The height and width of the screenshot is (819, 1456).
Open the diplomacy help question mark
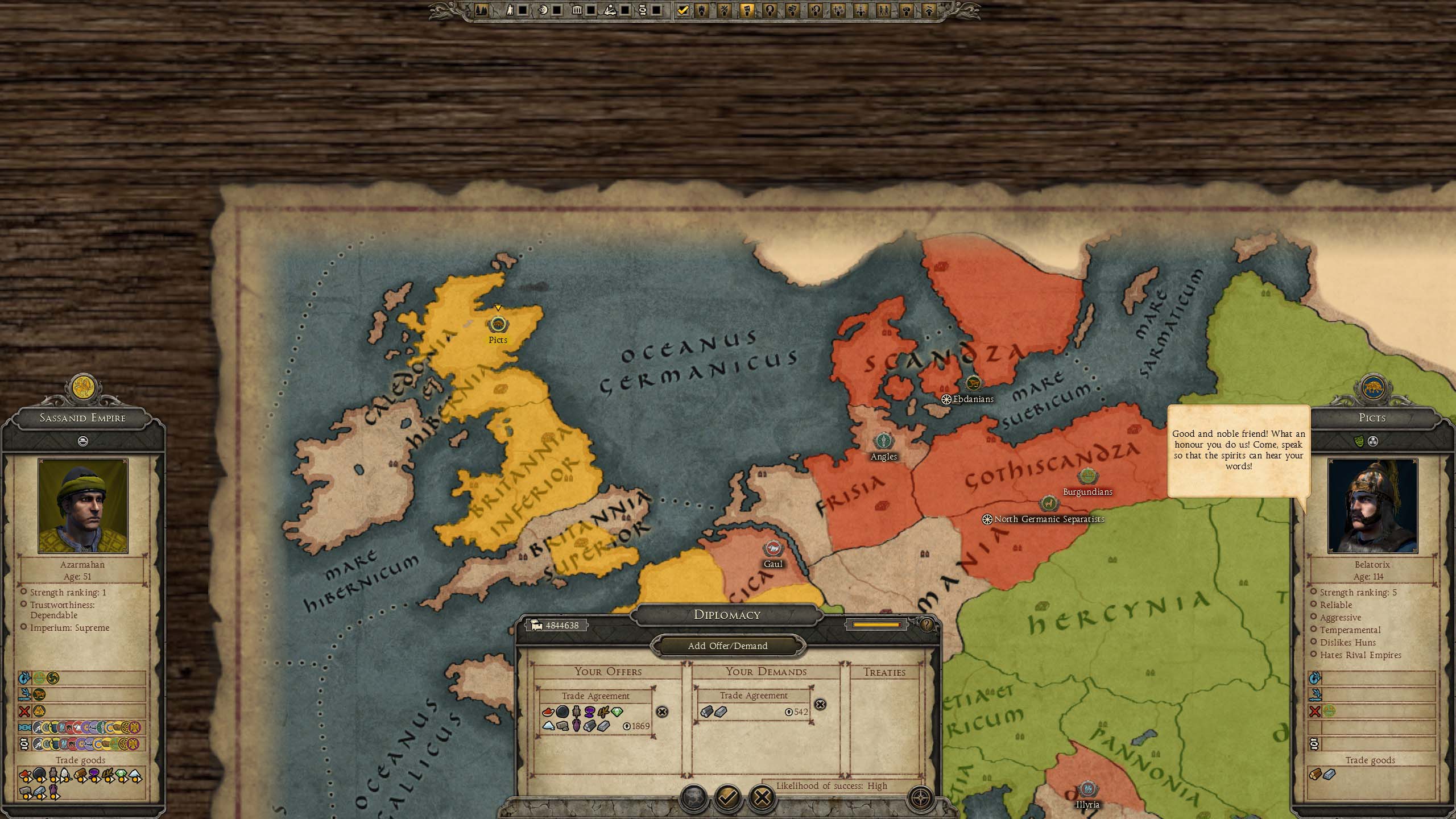(x=926, y=625)
